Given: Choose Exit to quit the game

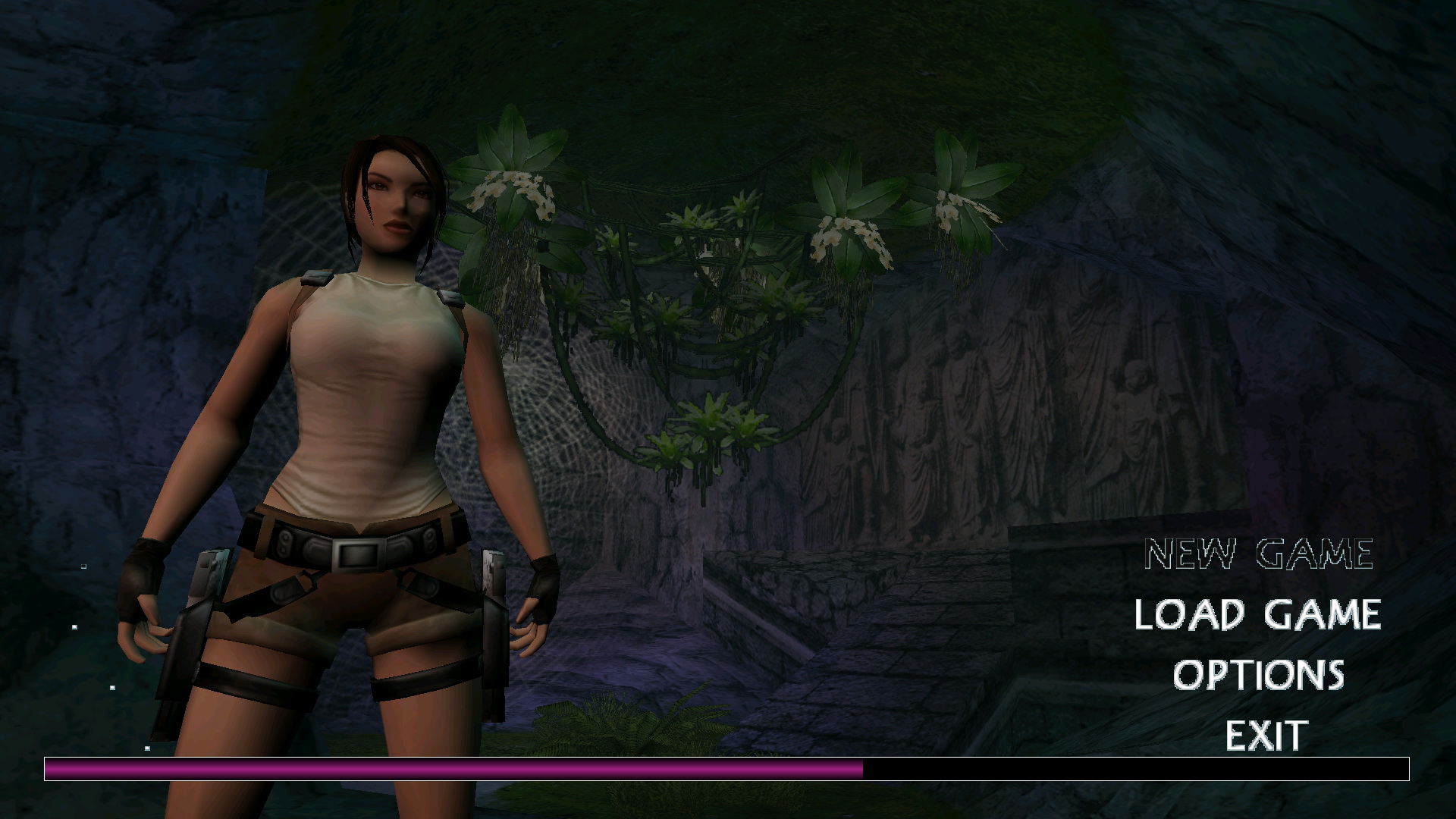Looking at the screenshot, I should pyautogui.click(x=1266, y=735).
